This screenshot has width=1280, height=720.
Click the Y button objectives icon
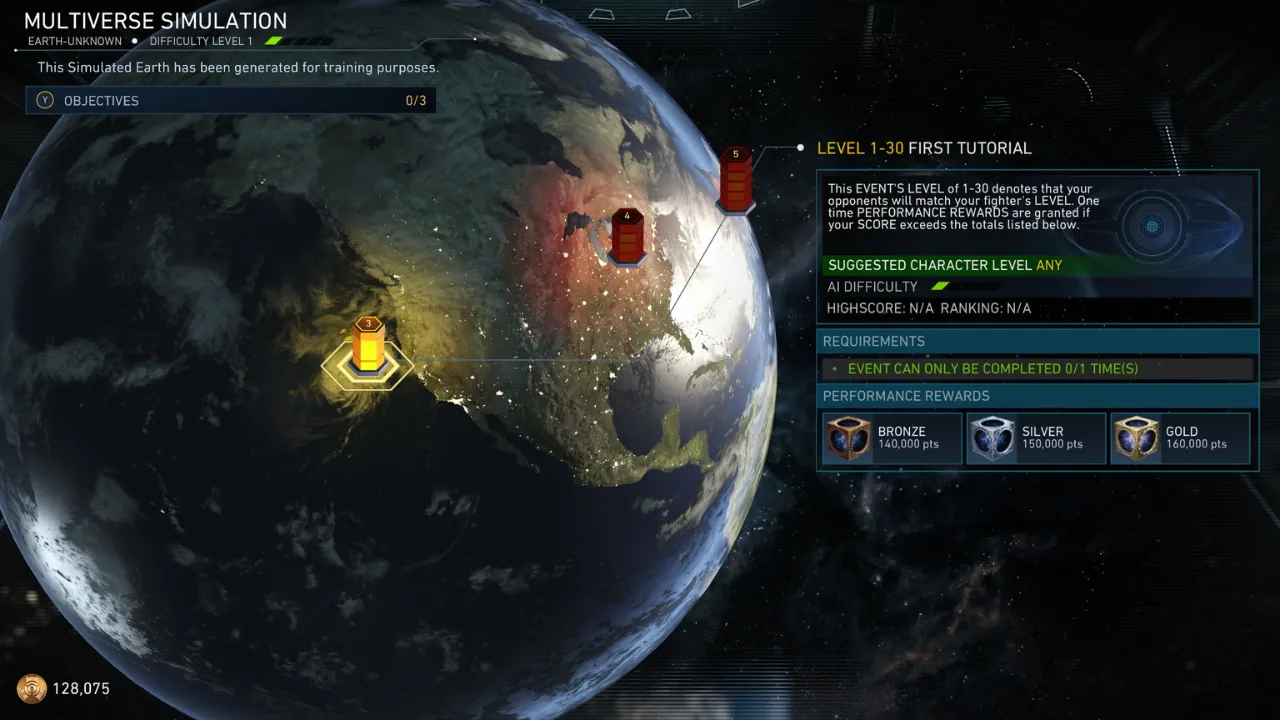pos(44,100)
